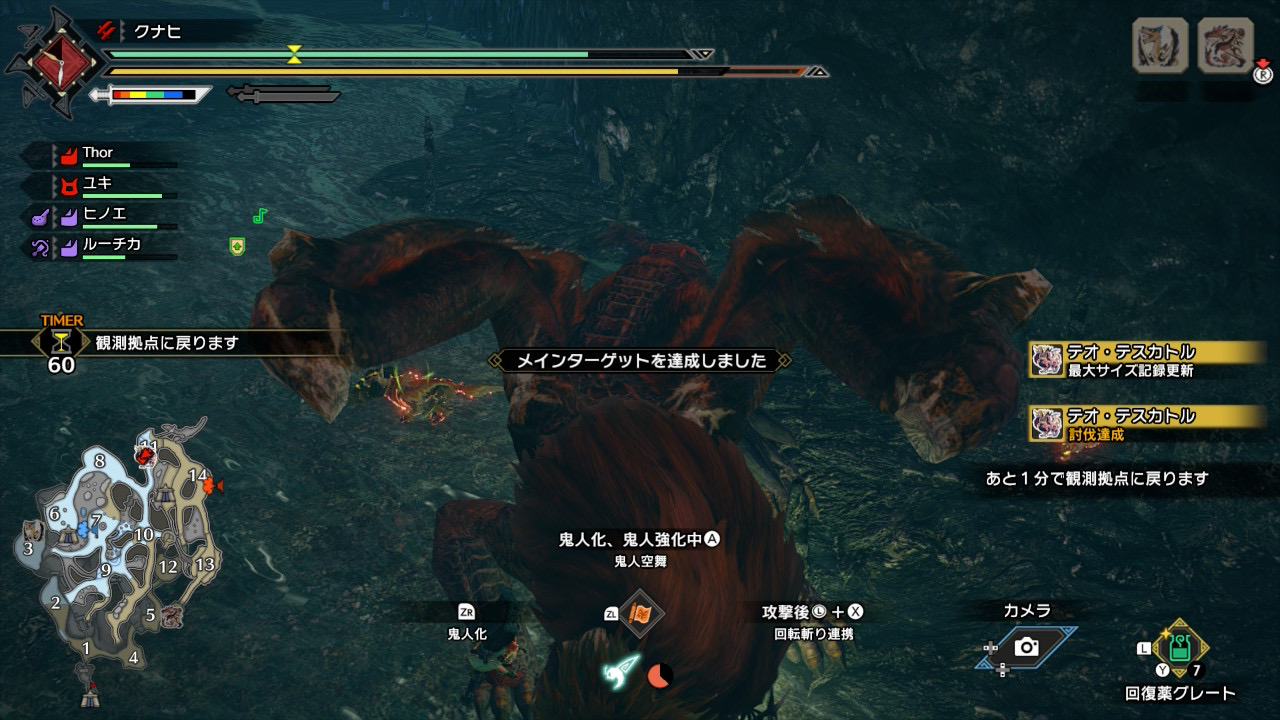The height and width of the screenshot is (720, 1280).
Task: Open the camera action icon
Action: coord(1026,647)
